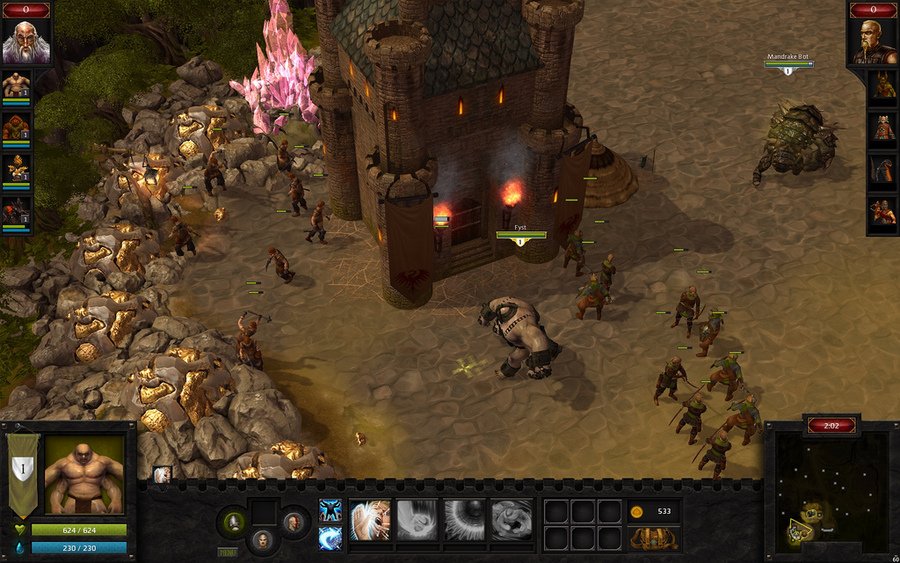The image size is (900, 563).
Task: Click the selected ogre unit portrait
Action: point(84,475)
